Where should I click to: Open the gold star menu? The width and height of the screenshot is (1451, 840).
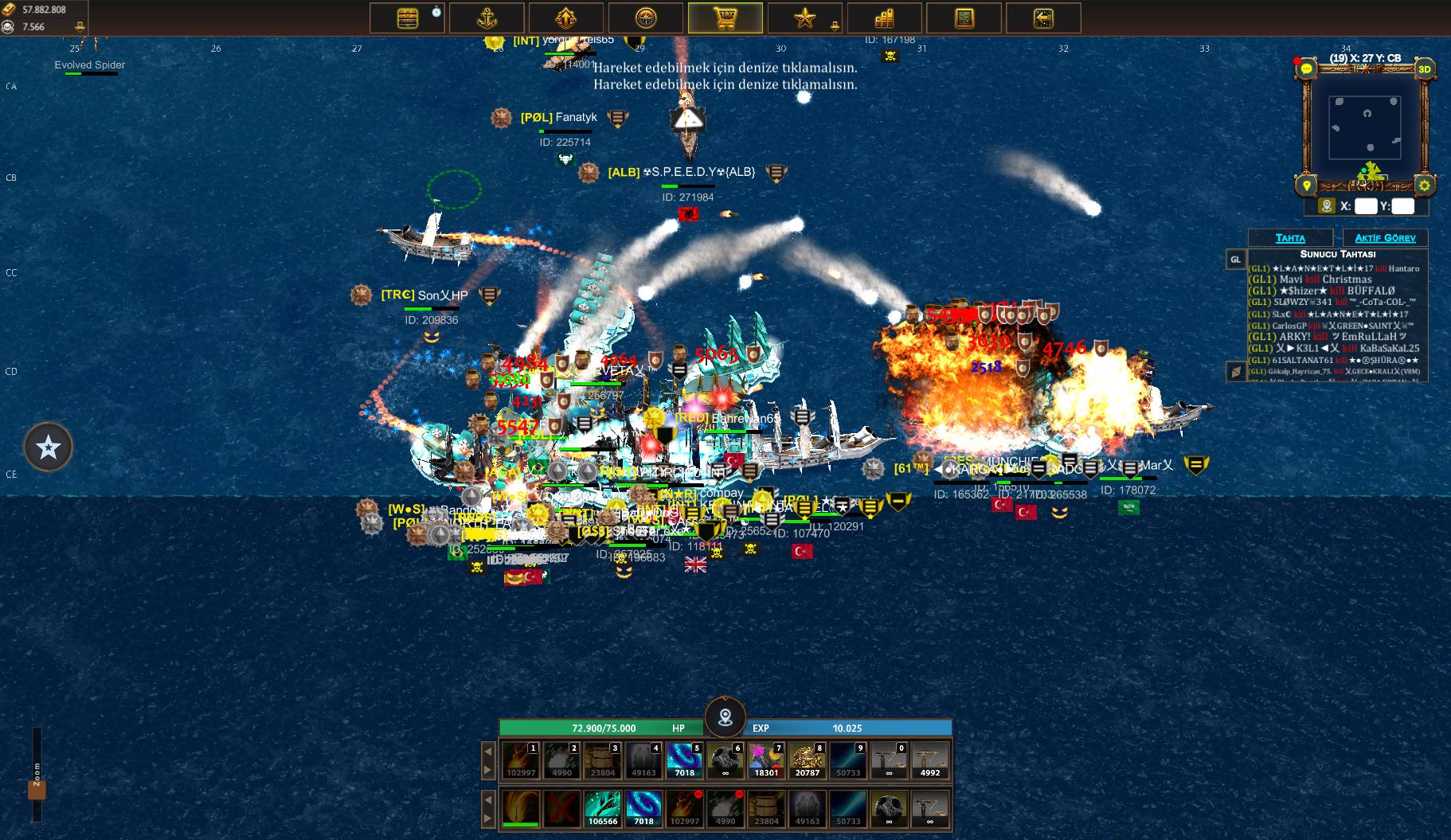tap(804, 18)
